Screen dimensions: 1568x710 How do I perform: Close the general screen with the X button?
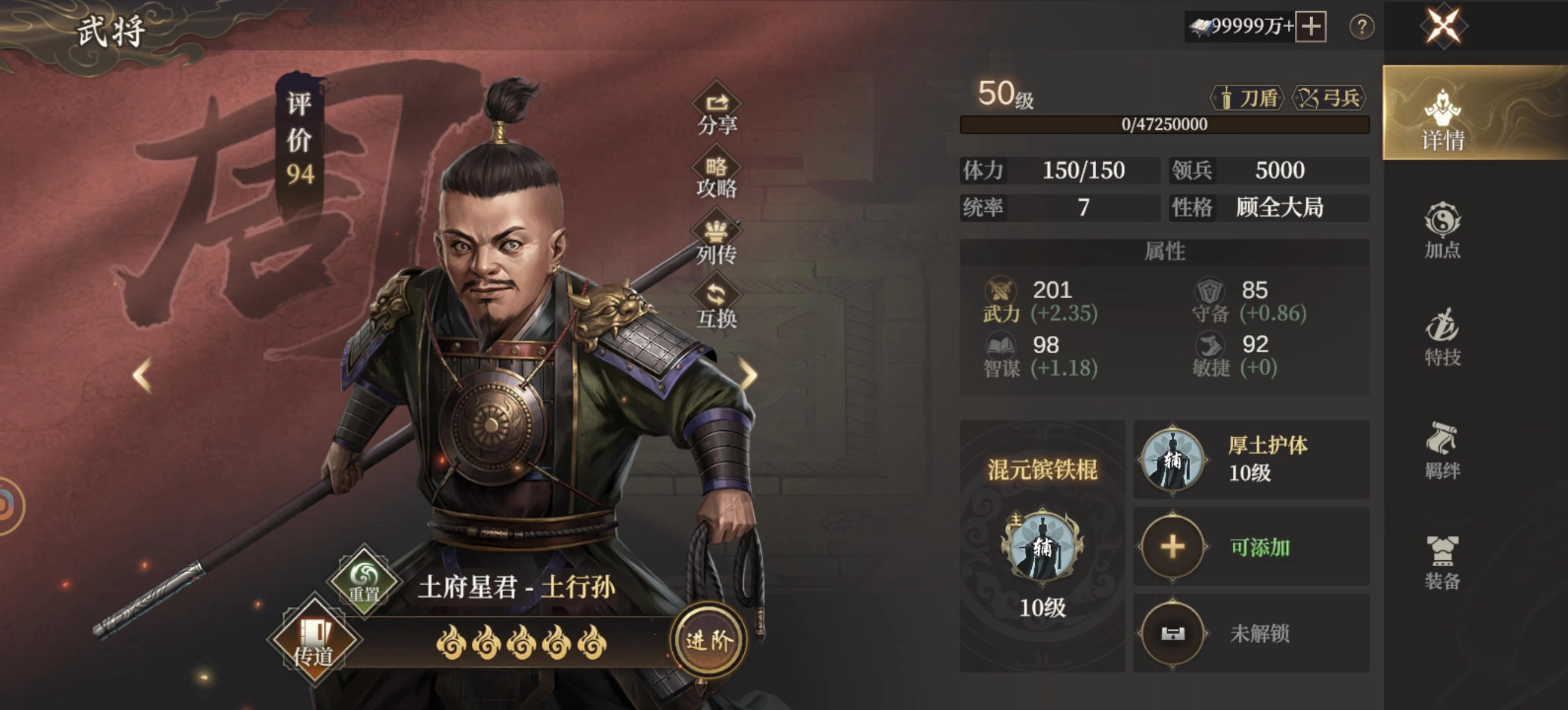click(1443, 27)
